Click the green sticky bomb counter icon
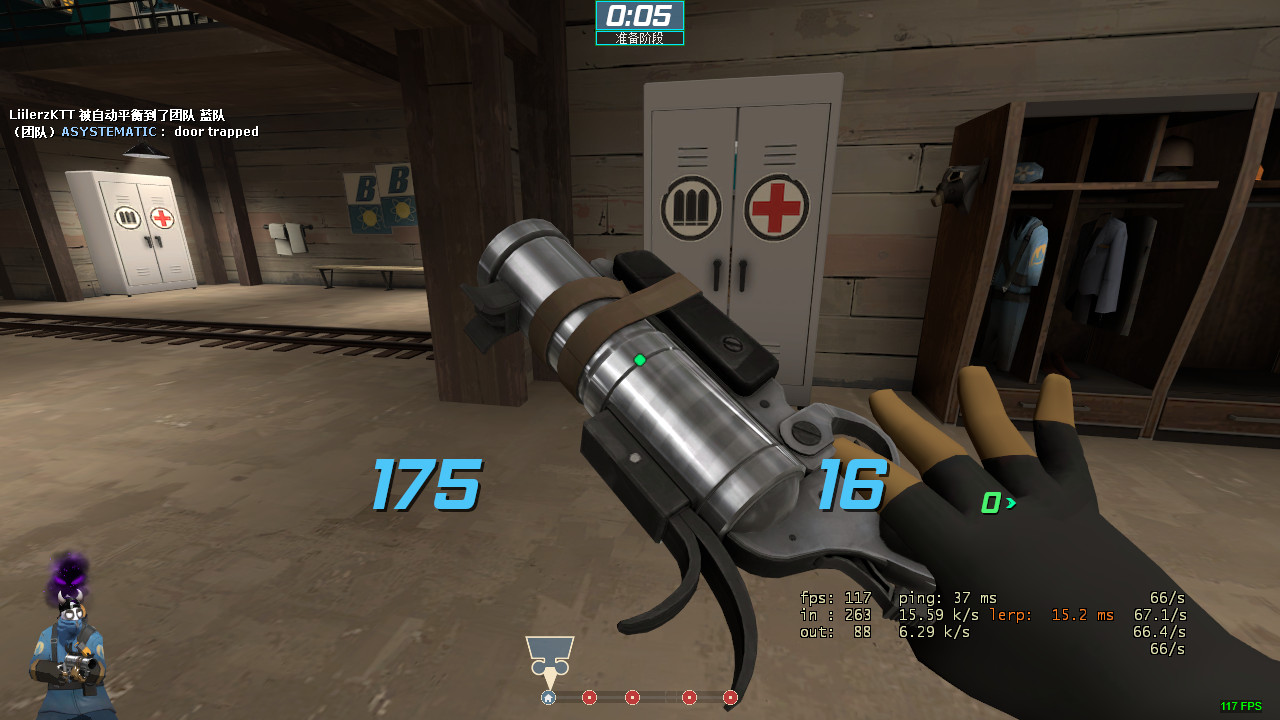The width and height of the screenshot is (1280, 720). pos(992,503)
